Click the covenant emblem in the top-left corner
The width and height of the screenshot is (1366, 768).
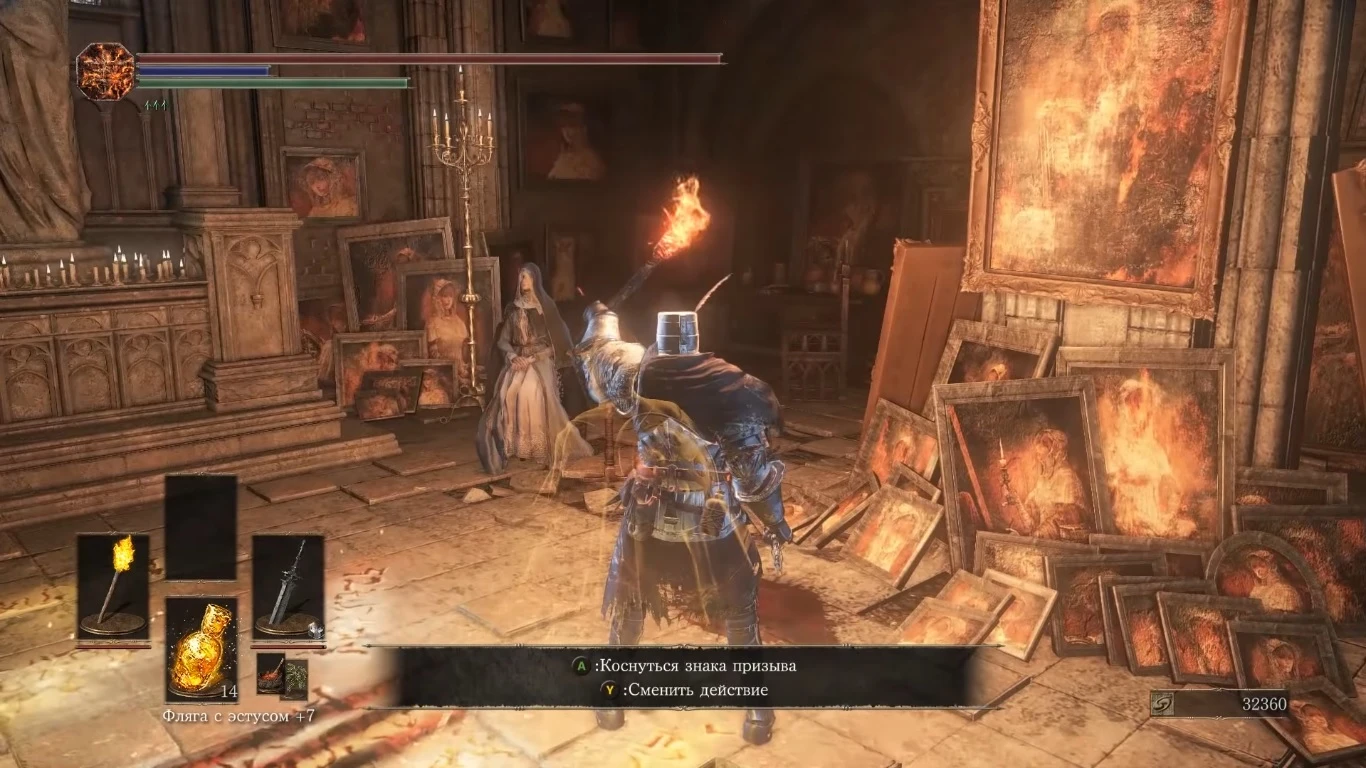106,74
